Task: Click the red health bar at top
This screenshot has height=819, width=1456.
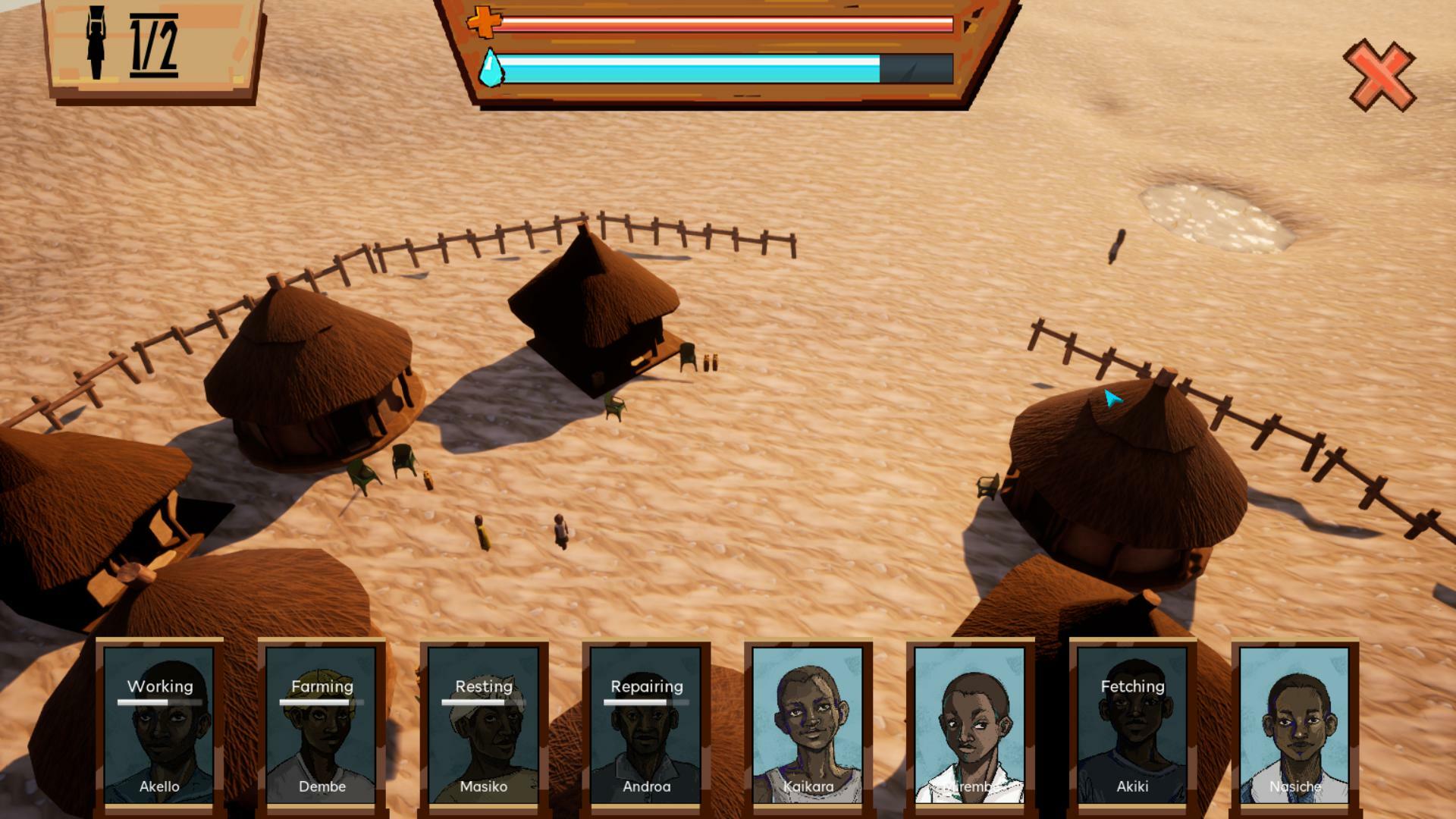Action: (x=720, y=24)
